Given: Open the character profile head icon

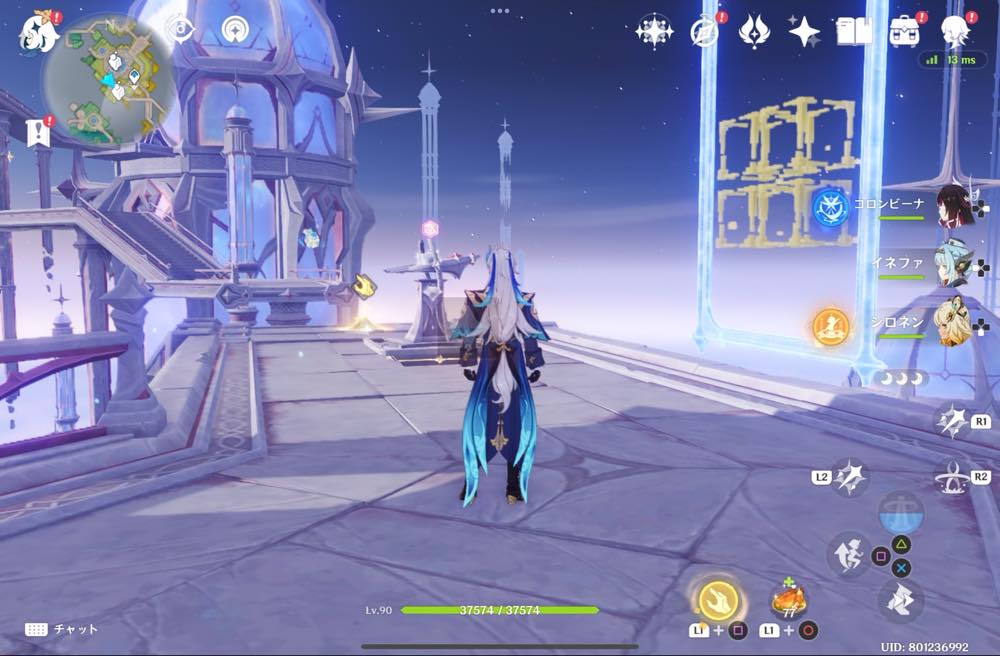Looking at the screenshot, I should 955,31.
